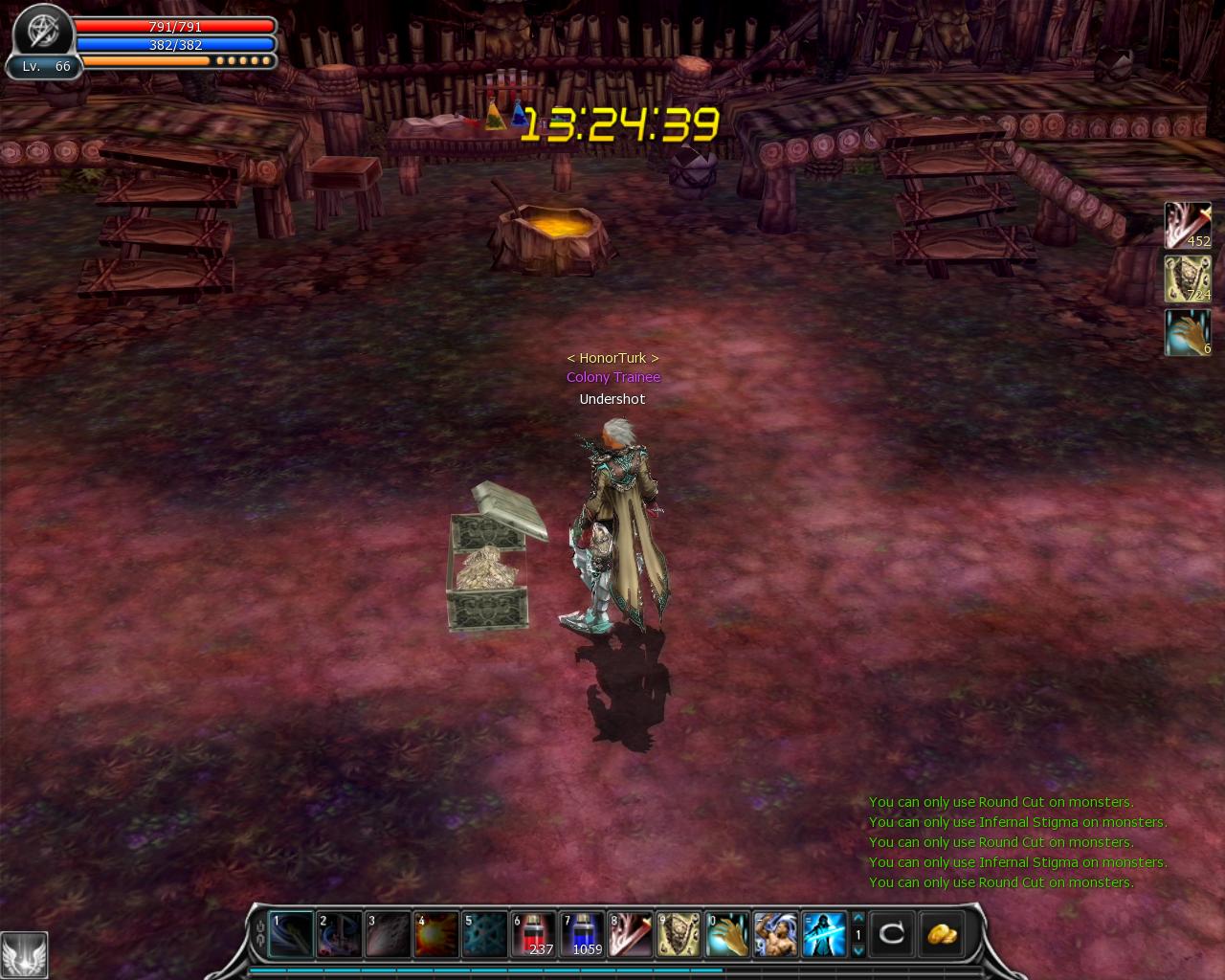Select the red blade buff showing 452
Viewport: 1225px width, 980px height.
1187,226
